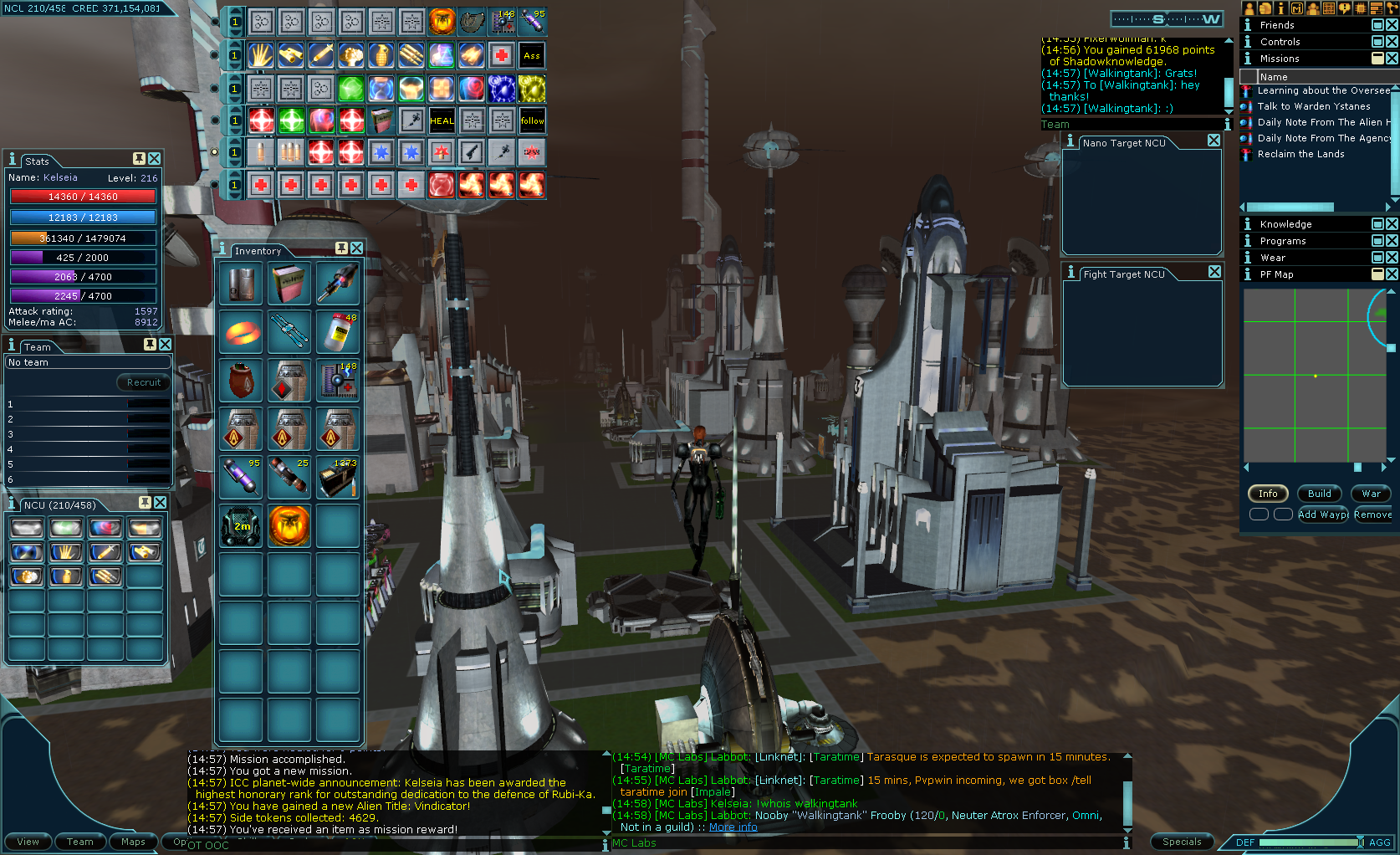Click the Recruit button in Team panel
The height and width of the screenshot is (855, 1400).
tap(144, 382)
